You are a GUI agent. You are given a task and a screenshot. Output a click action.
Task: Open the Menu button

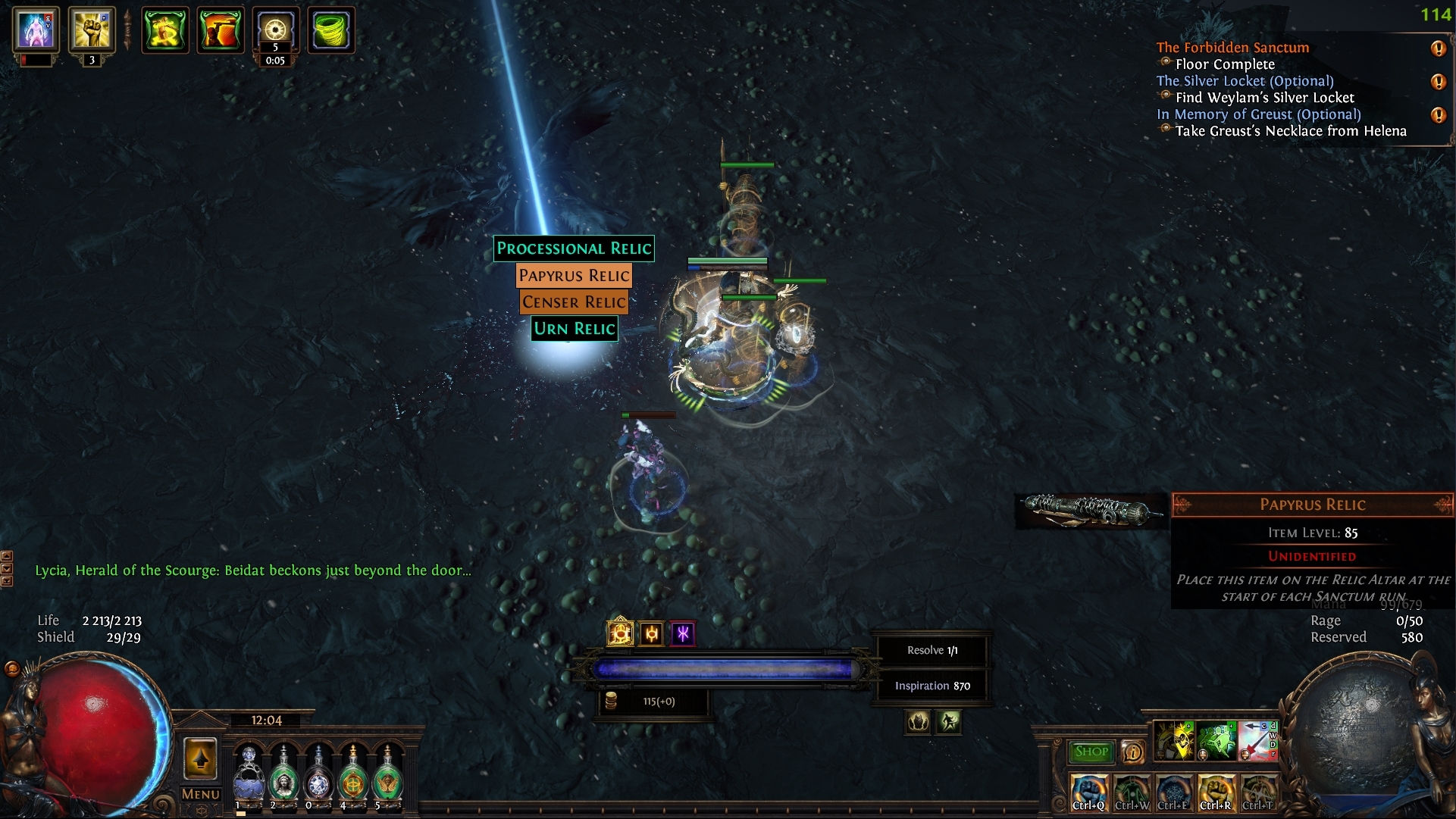201,794
